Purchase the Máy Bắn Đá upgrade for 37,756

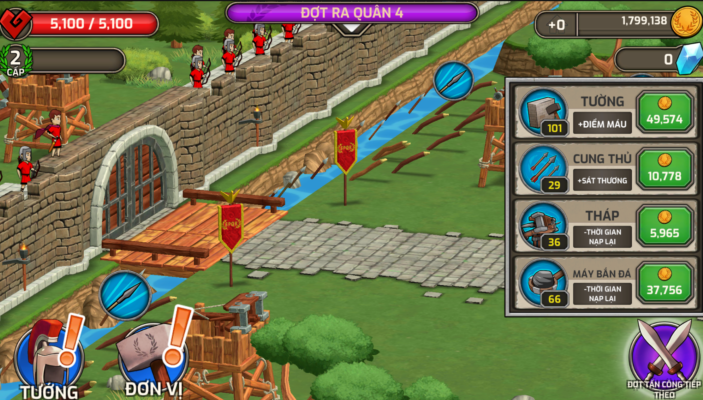pos(663,281)
